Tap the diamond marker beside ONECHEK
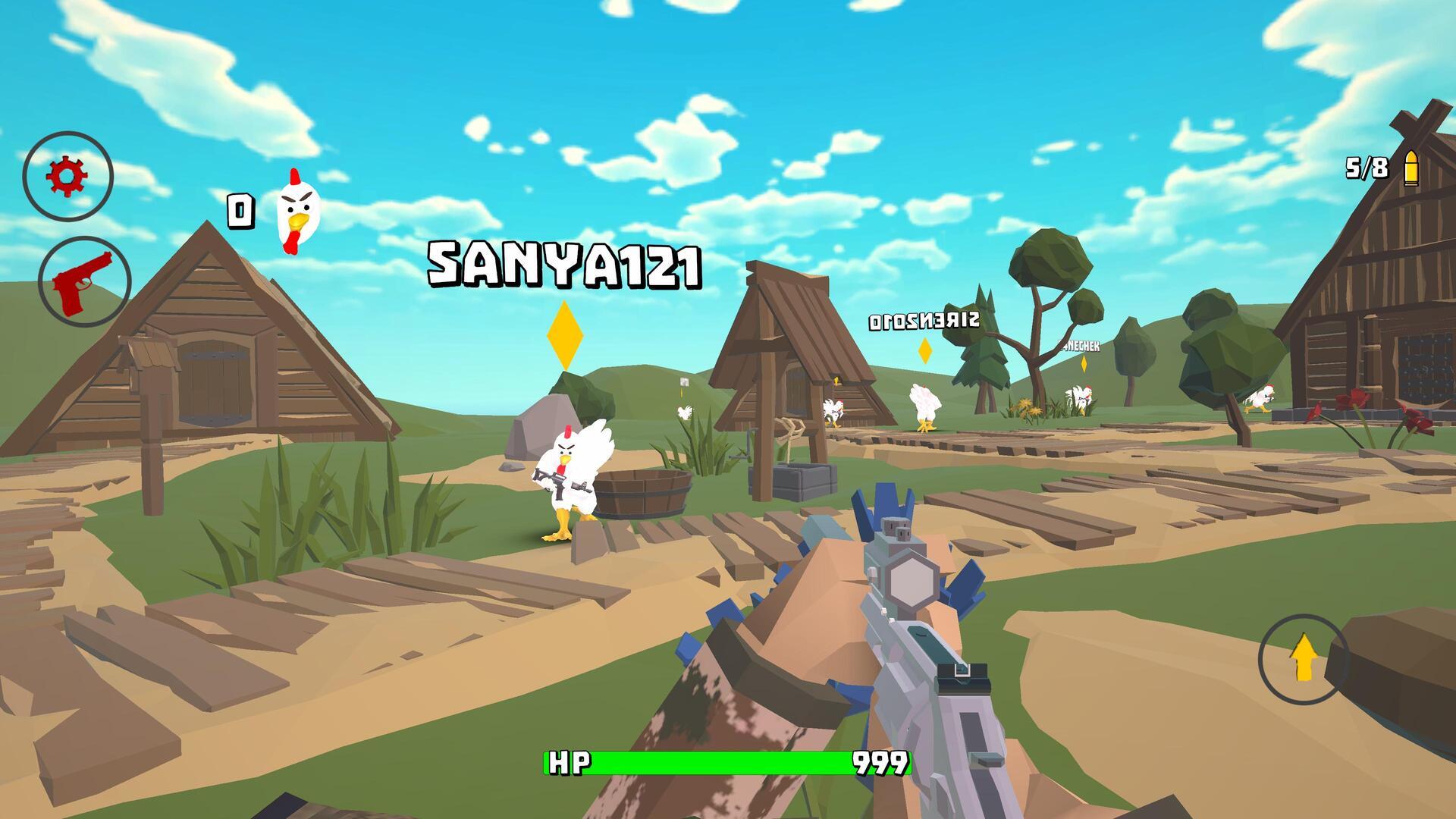The height and width of the screenshot is (819, 1456). click(1084, 362)
